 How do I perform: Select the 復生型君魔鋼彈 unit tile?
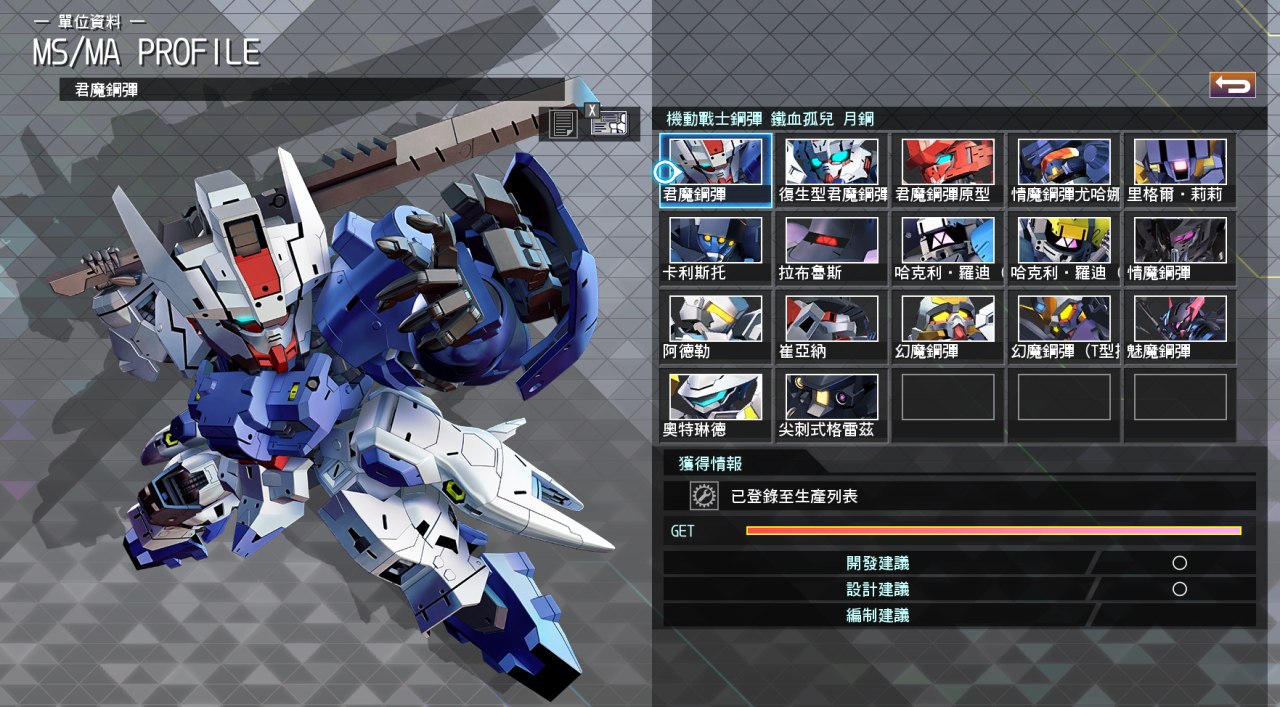pos(832,170)
